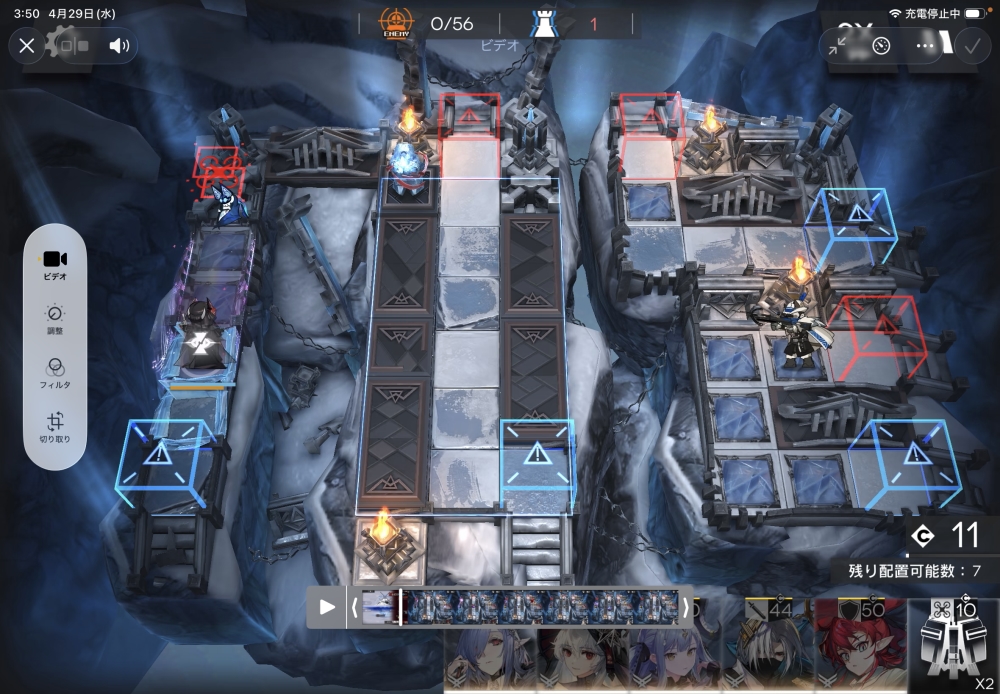Switch to the ビデオ tool

[x=55, y=263]
